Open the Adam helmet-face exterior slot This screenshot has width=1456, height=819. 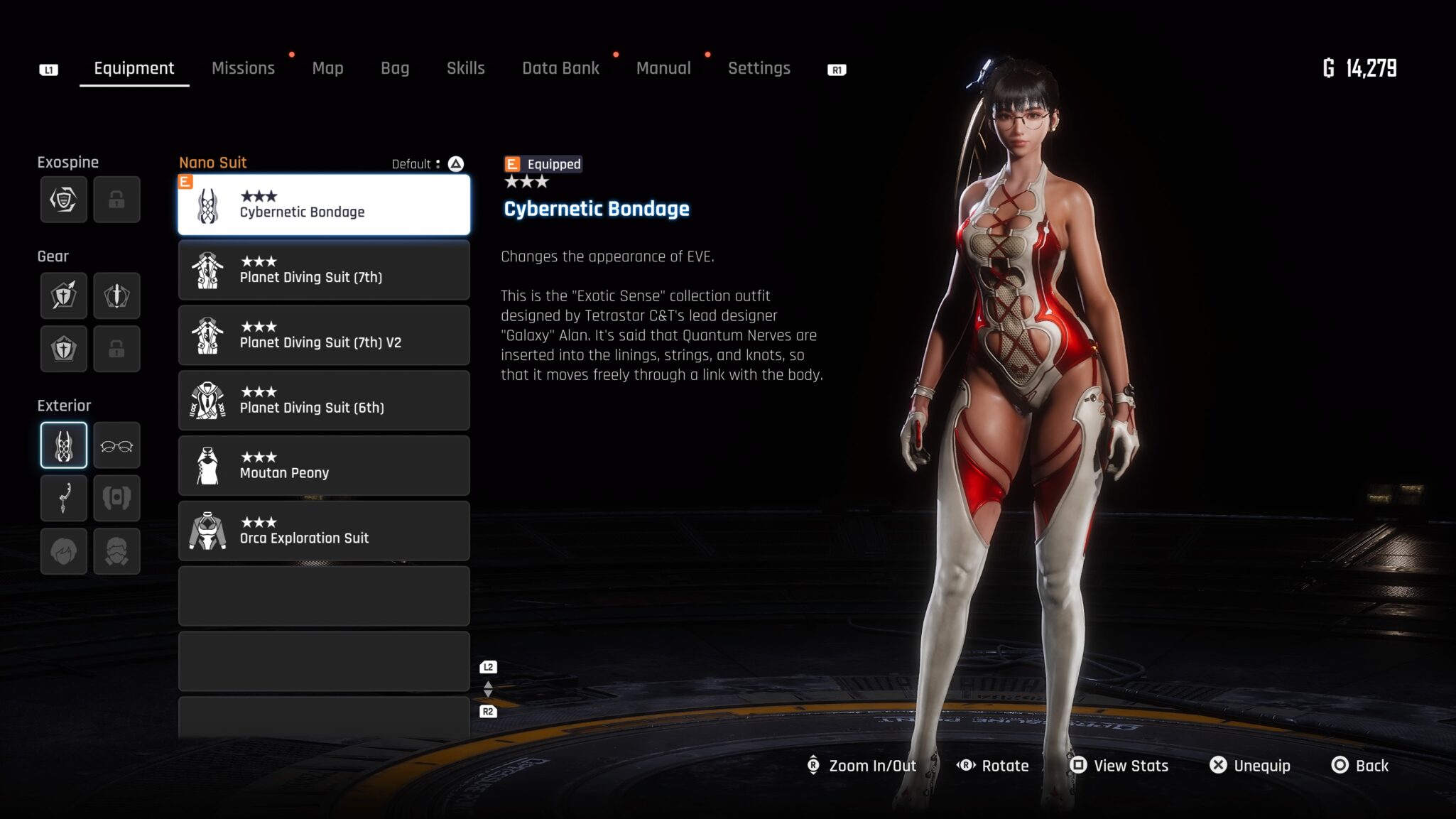click(116, 551)
